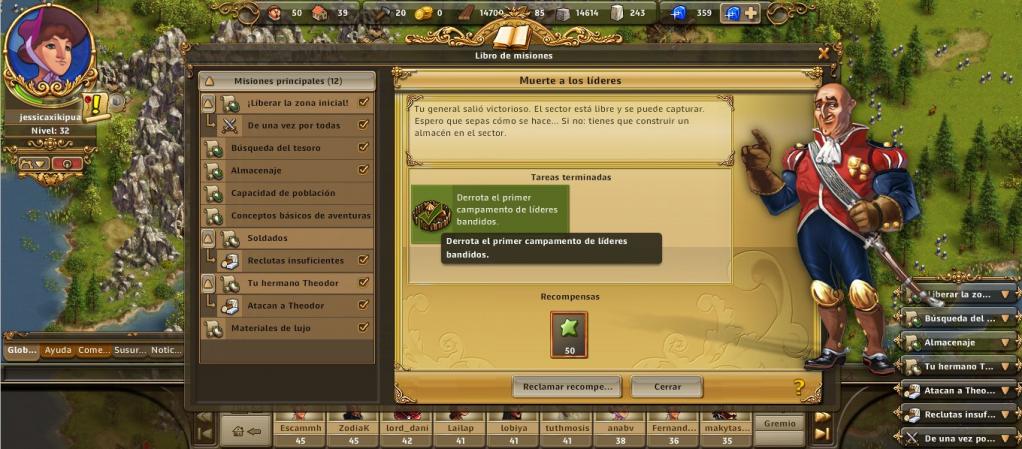1022x449 pixels.
Task: Claim the reward with Reclamar recompensa
Action: tap(567, 386)
